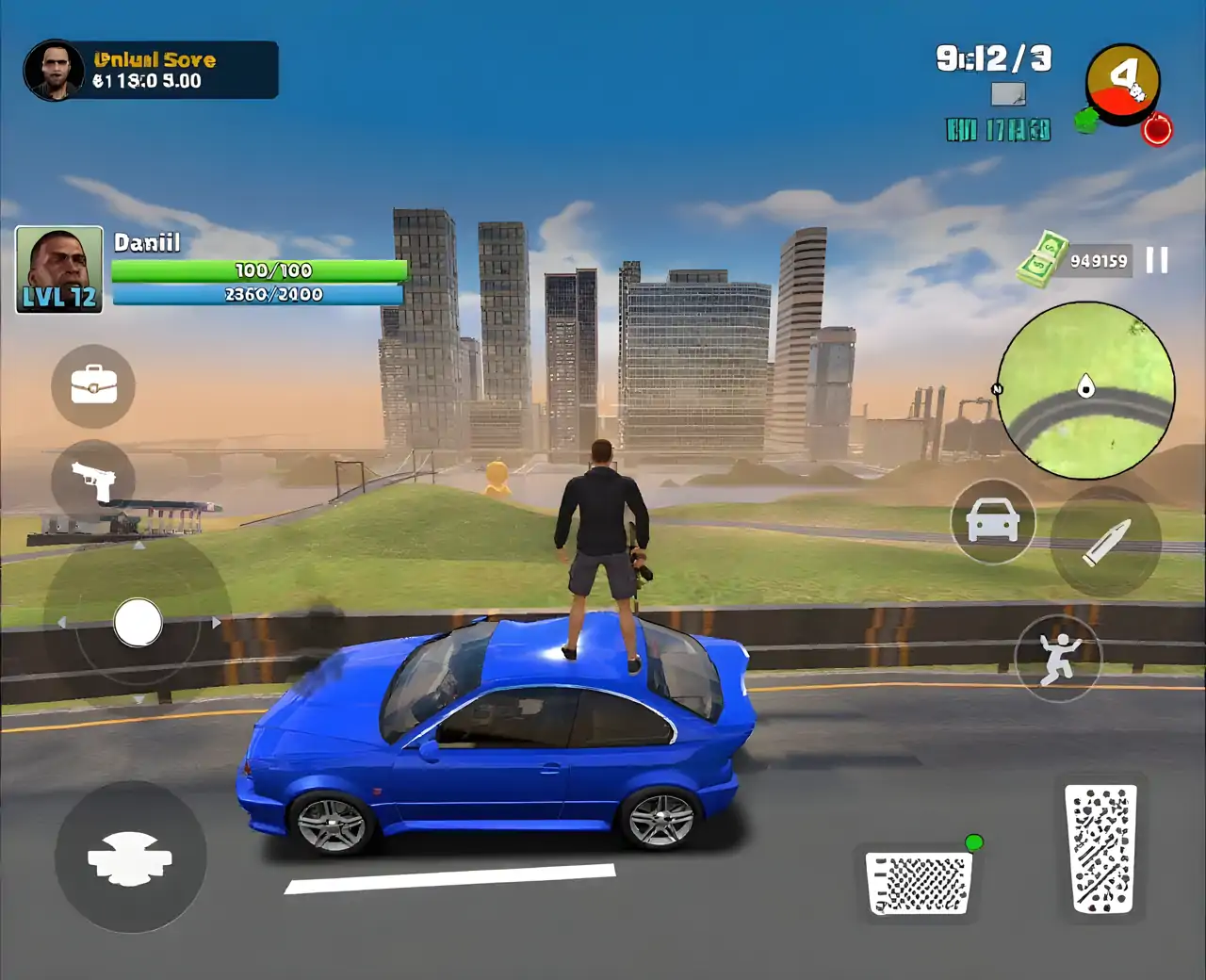The image size is (1206, 980).
Task: Activate the running figure sprint button
Action: point(1059,657)
